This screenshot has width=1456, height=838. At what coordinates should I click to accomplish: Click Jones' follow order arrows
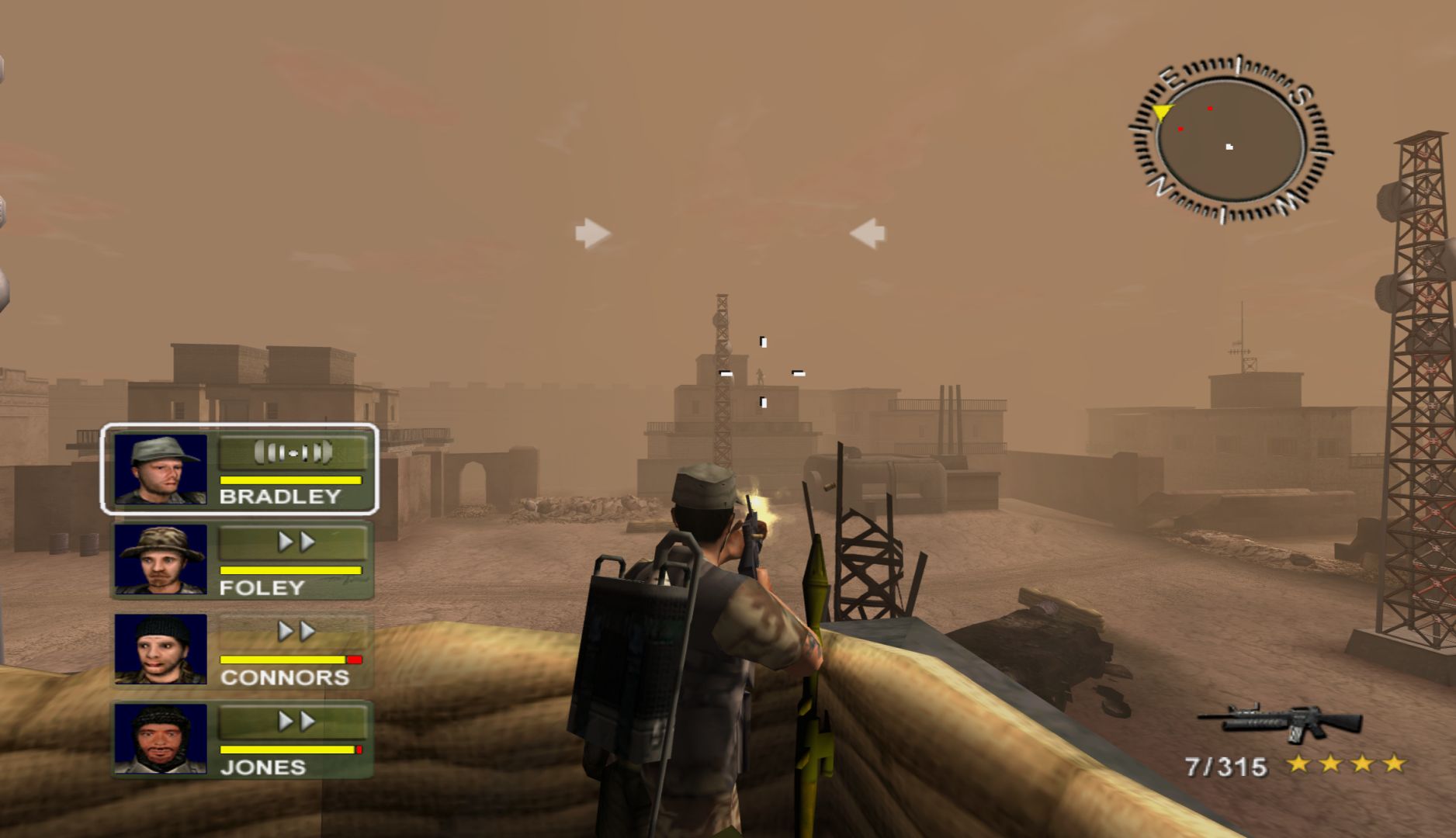296,722
